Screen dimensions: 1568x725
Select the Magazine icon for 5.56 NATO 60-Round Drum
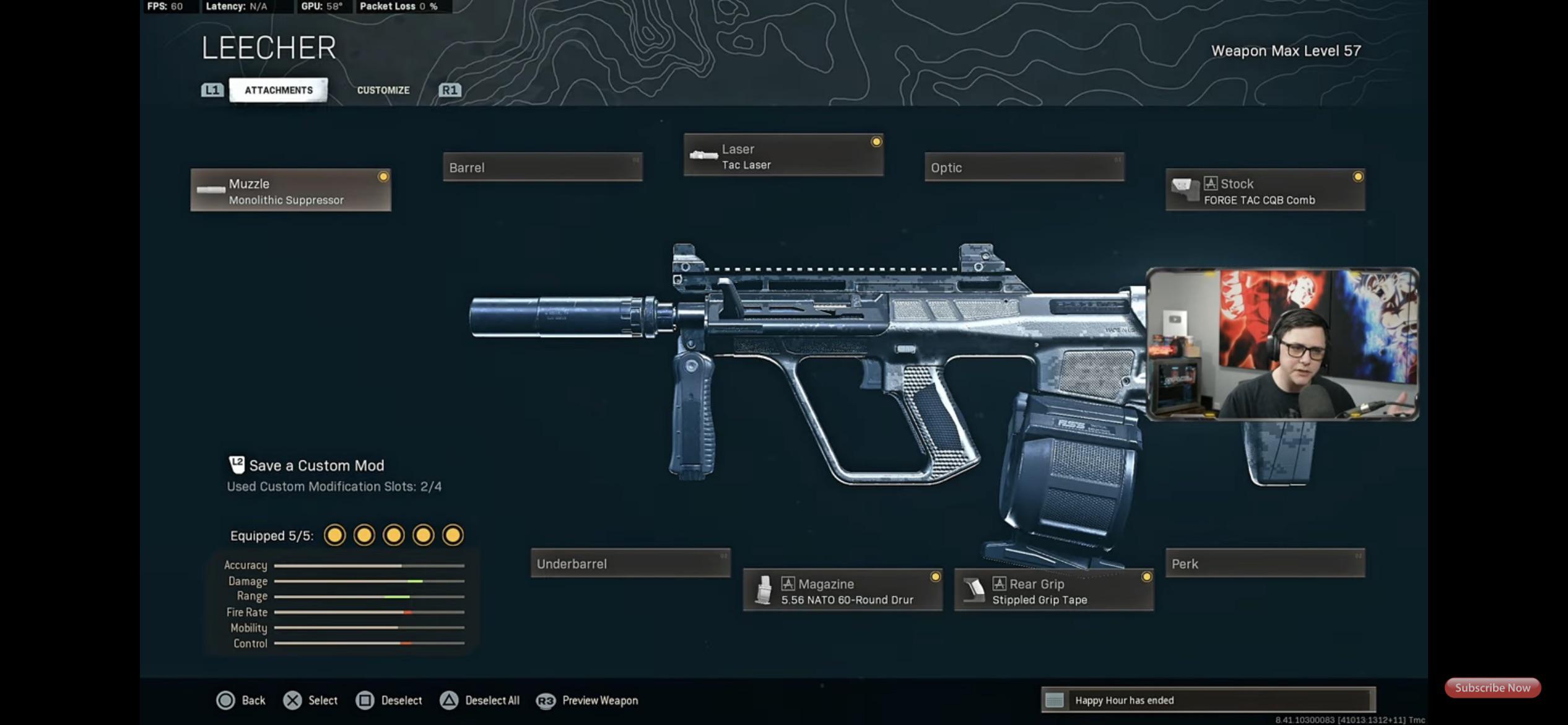pos(764,589)
